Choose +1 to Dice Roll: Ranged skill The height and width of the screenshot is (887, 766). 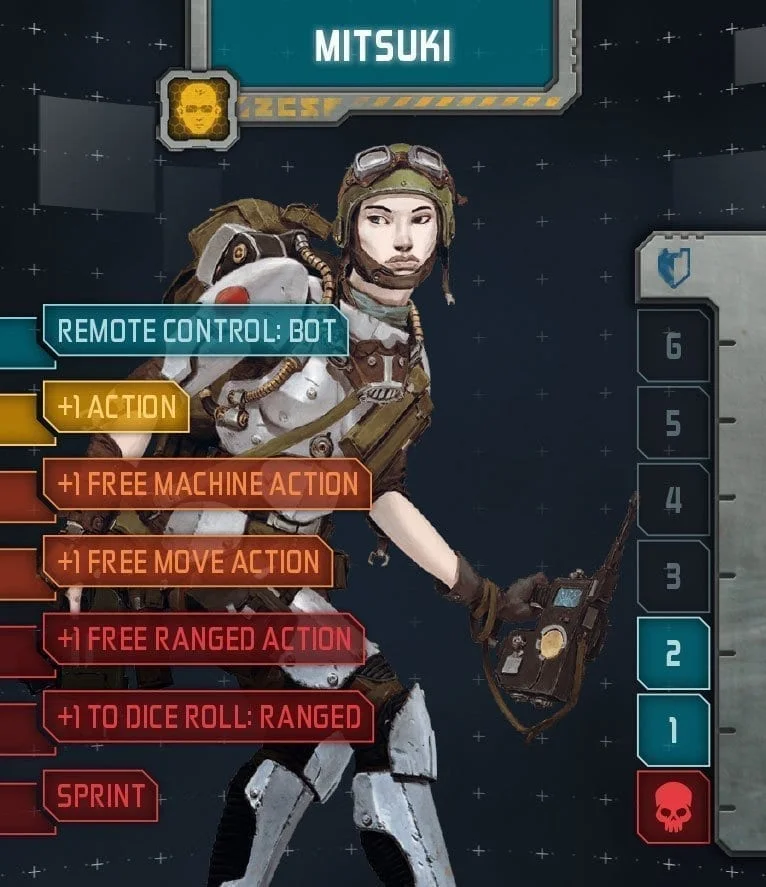point(208,716)
